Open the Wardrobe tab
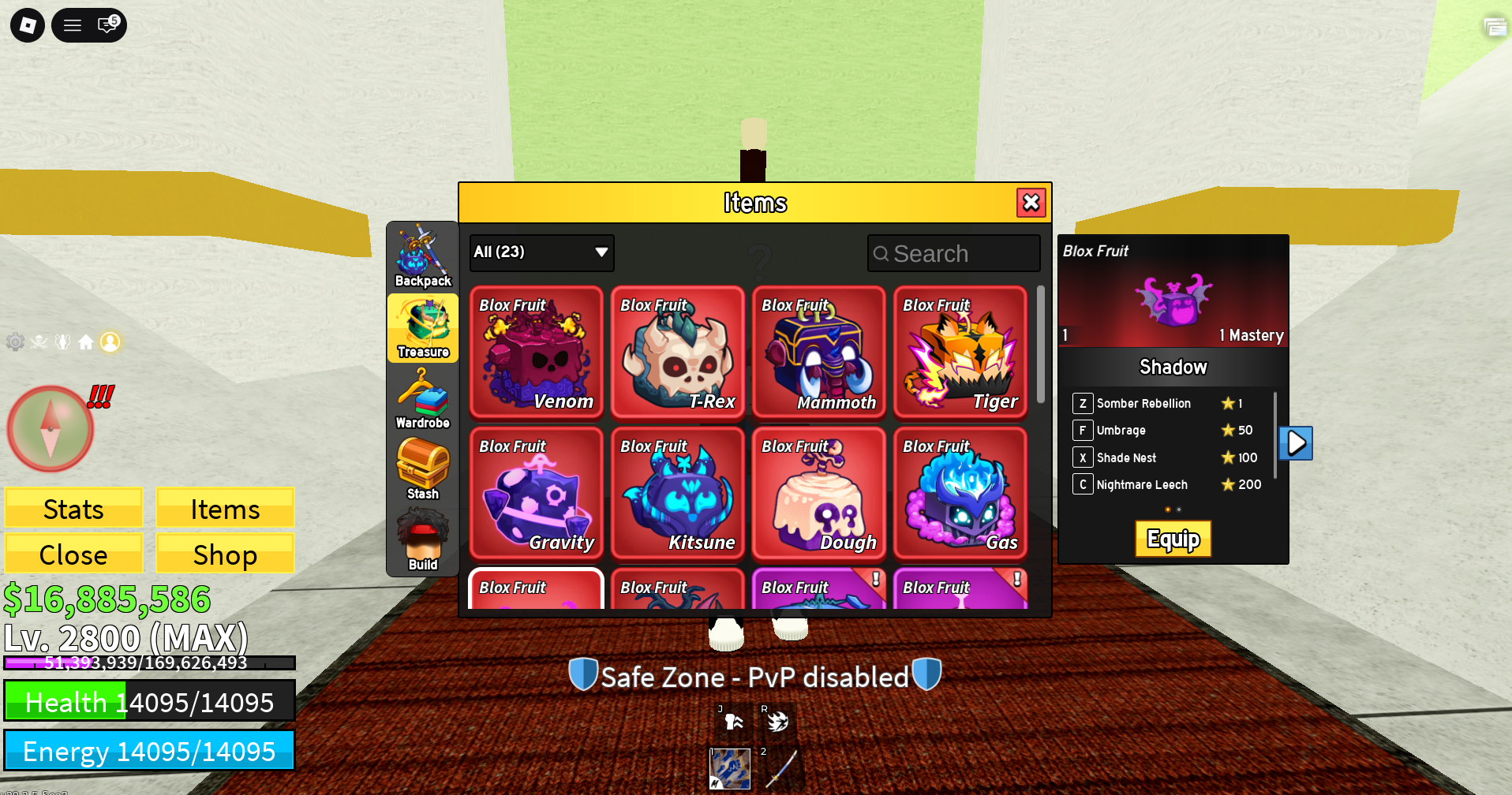 click(423, 400)
